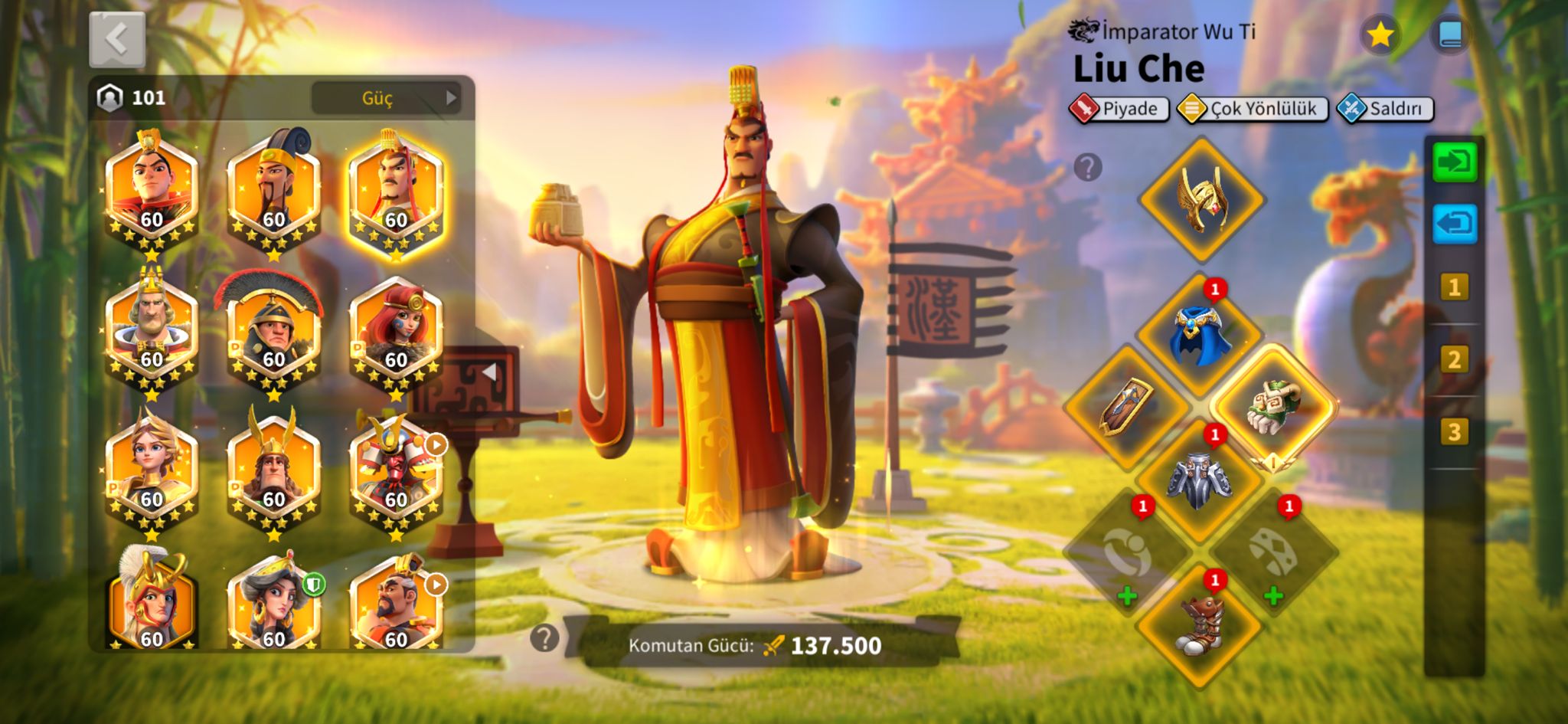Open the Güç sort dropdown
The height and width of the screenshot is (724, 1568).
385,98
